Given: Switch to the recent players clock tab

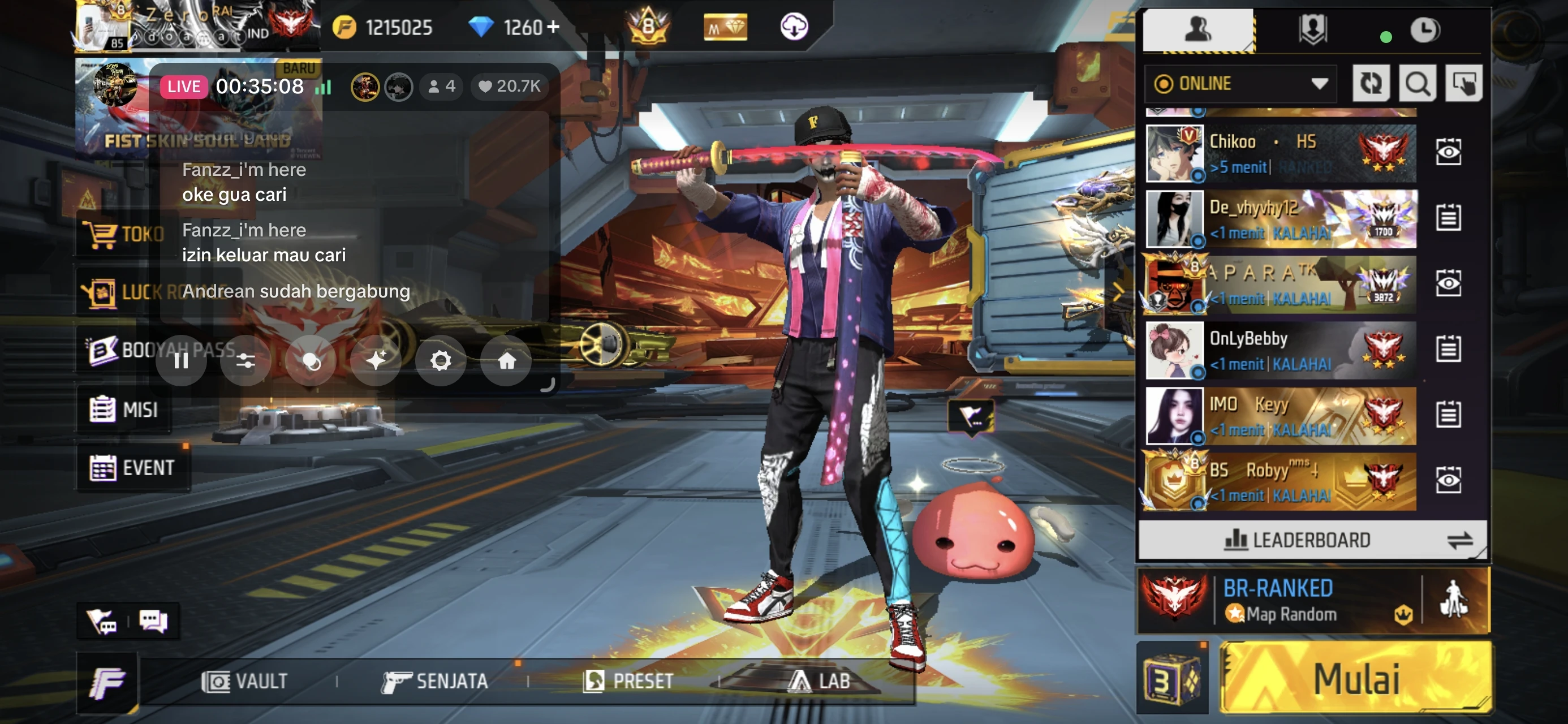Looking at the screenshot, I should pyautogui.click(x=1424, y=30).
